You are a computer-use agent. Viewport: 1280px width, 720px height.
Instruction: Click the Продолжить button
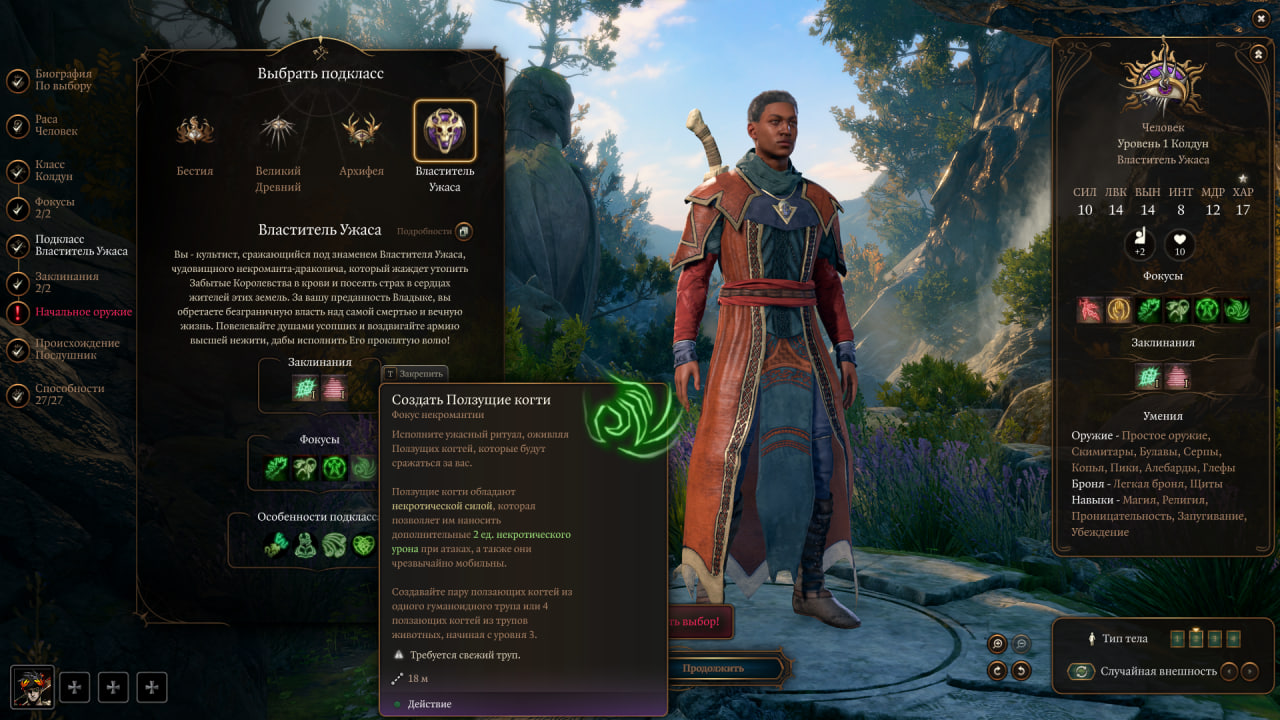coord(712,668)
